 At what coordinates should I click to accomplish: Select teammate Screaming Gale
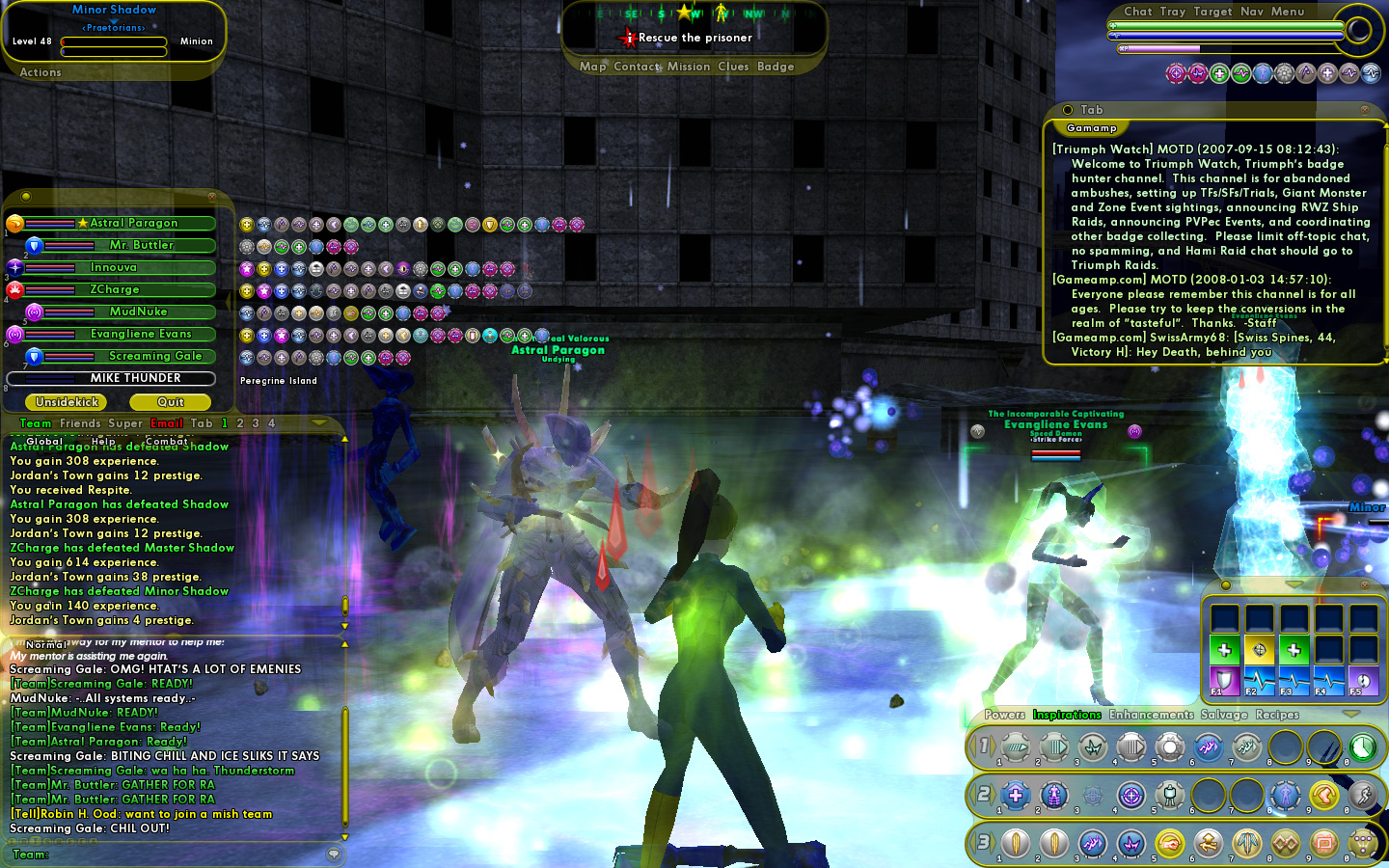pos(154,356)
